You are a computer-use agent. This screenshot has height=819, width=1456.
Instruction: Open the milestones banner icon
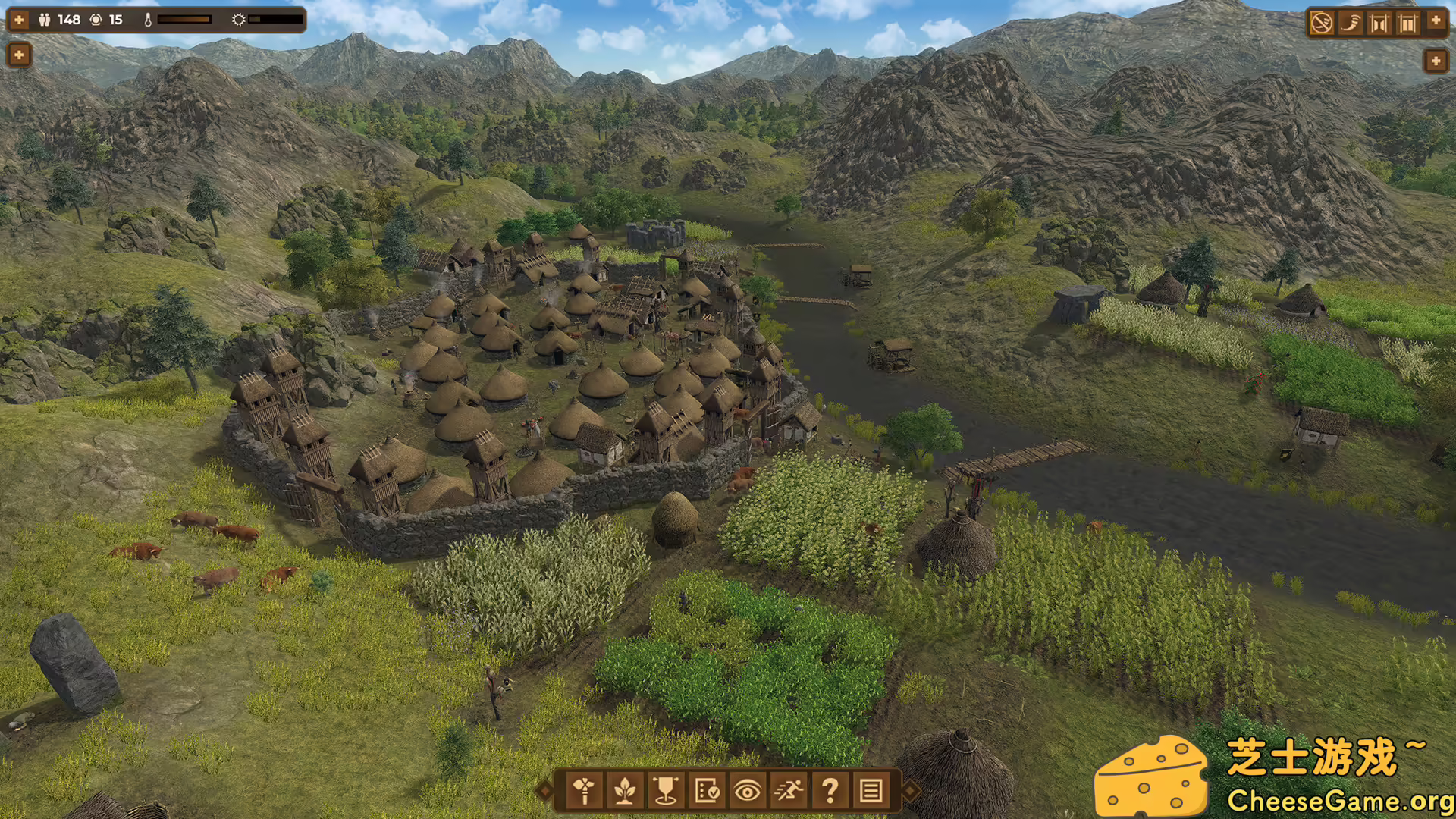(667, 792)
